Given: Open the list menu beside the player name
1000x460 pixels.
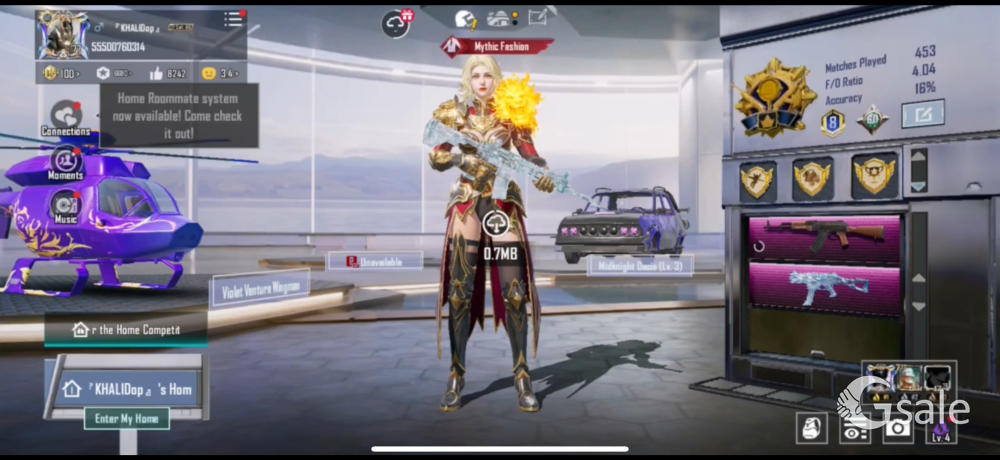Looking at the screenshot, I should click(233, 19).
